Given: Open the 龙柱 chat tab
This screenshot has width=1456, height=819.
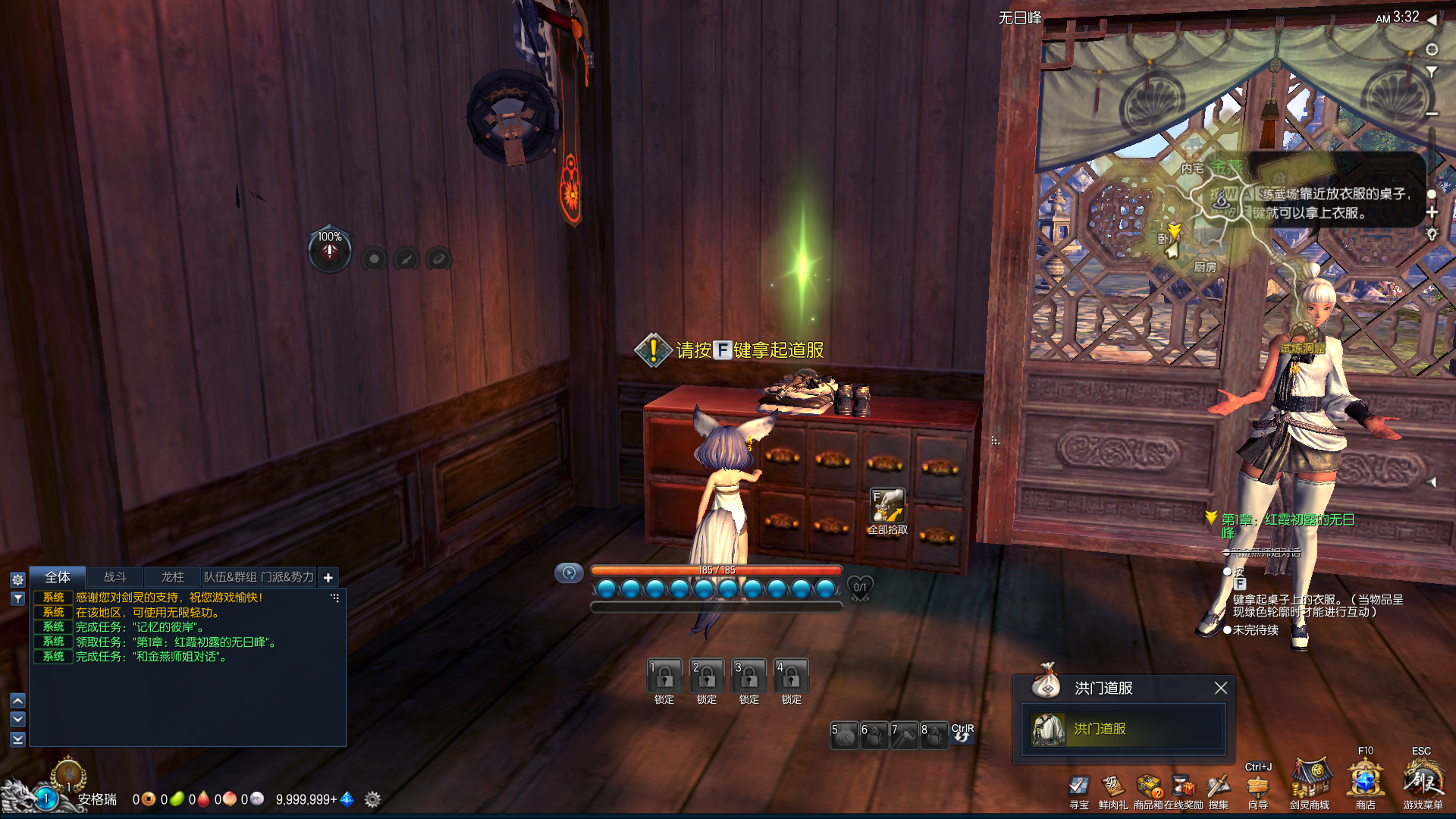Looking at the screenshot, I should pos(172,577).
